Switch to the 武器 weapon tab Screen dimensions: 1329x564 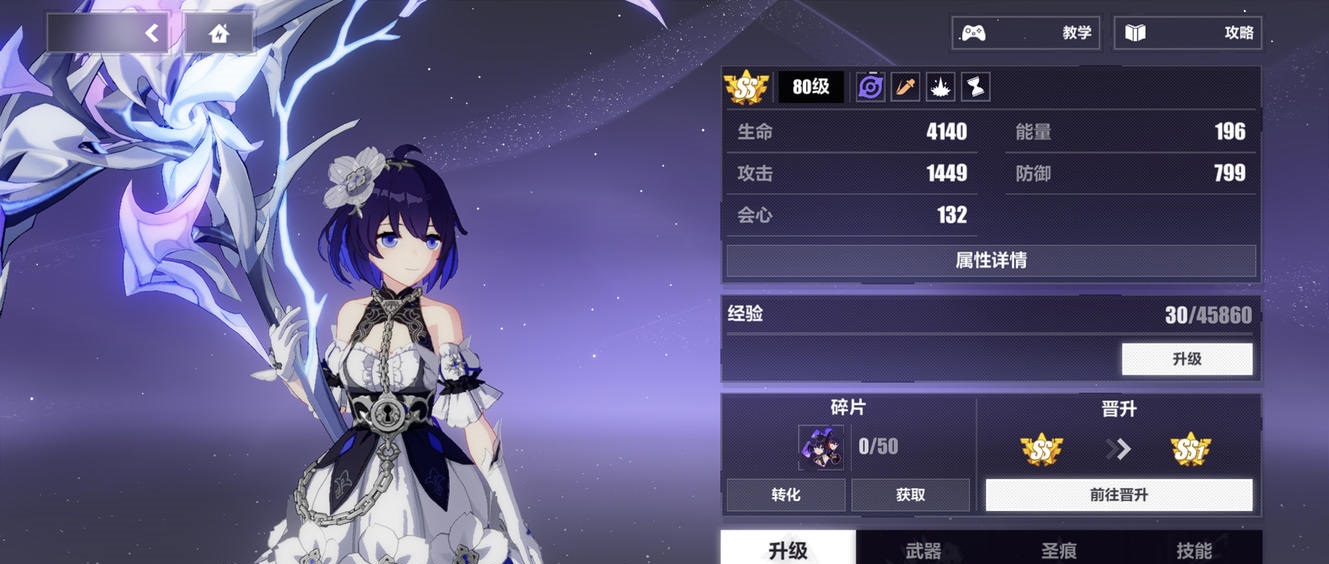(923, 550)
